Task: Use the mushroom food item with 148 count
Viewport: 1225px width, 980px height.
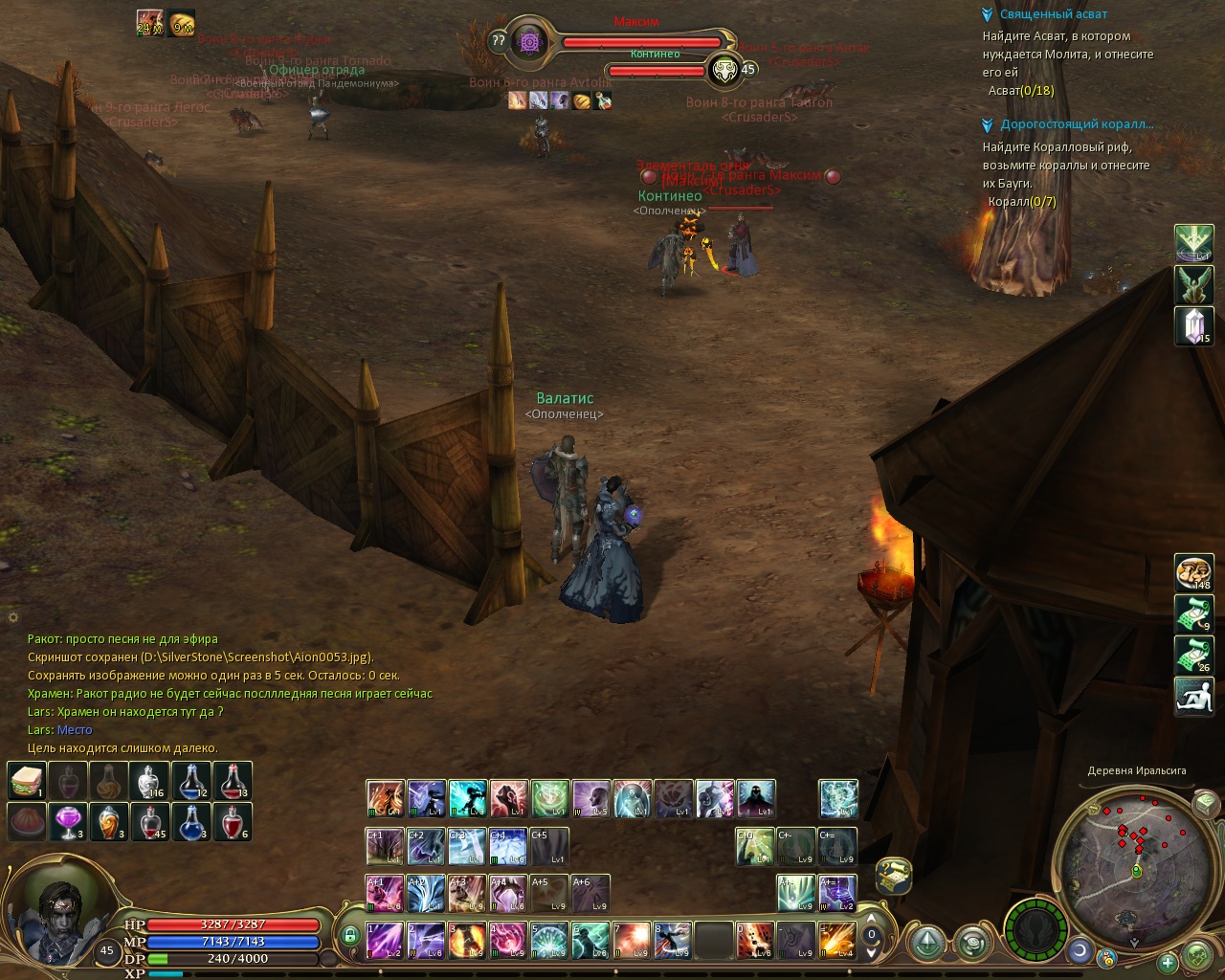Action: [x=1193, y=572]
